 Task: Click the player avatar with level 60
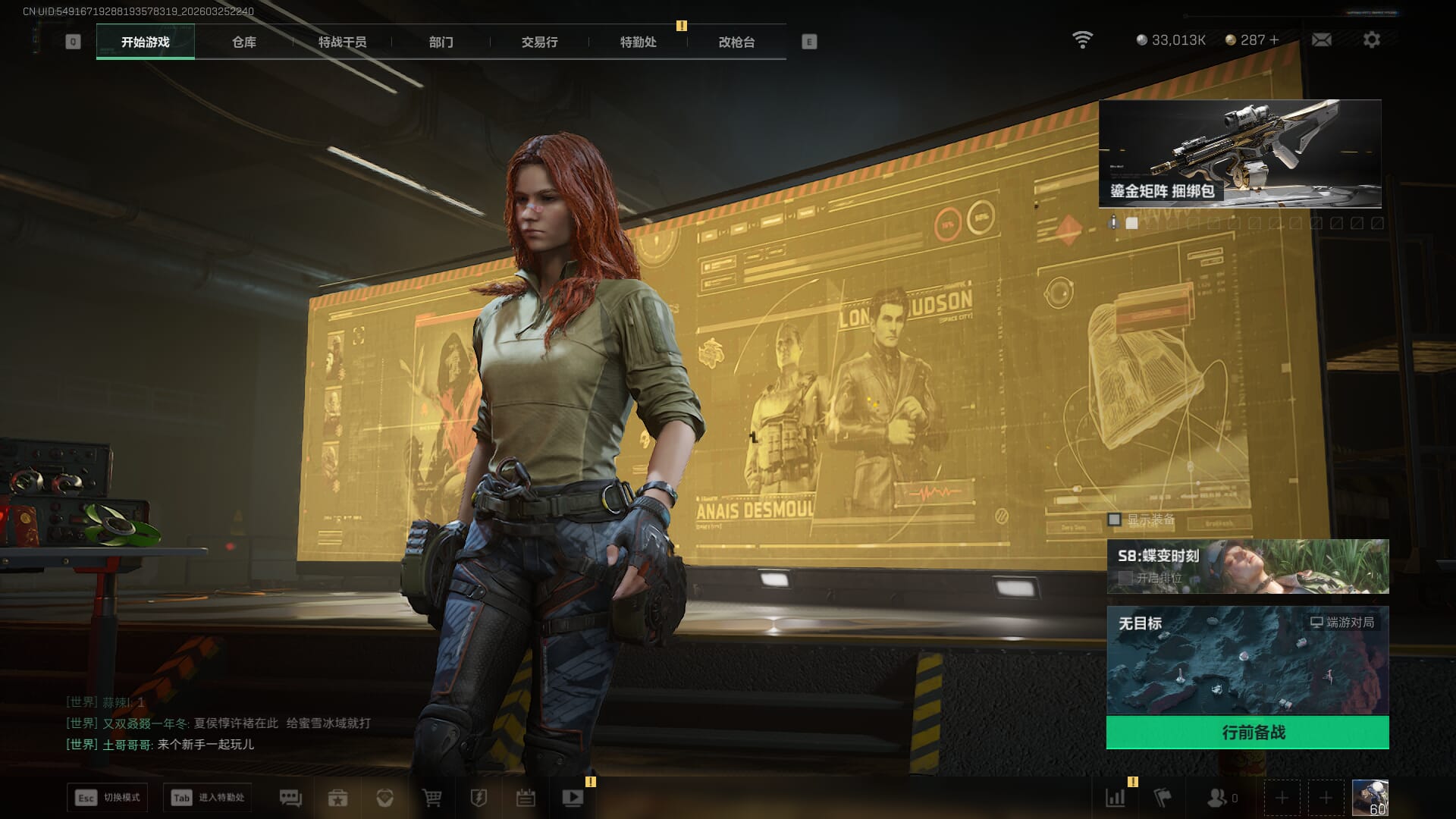[x=1370, y=798]
